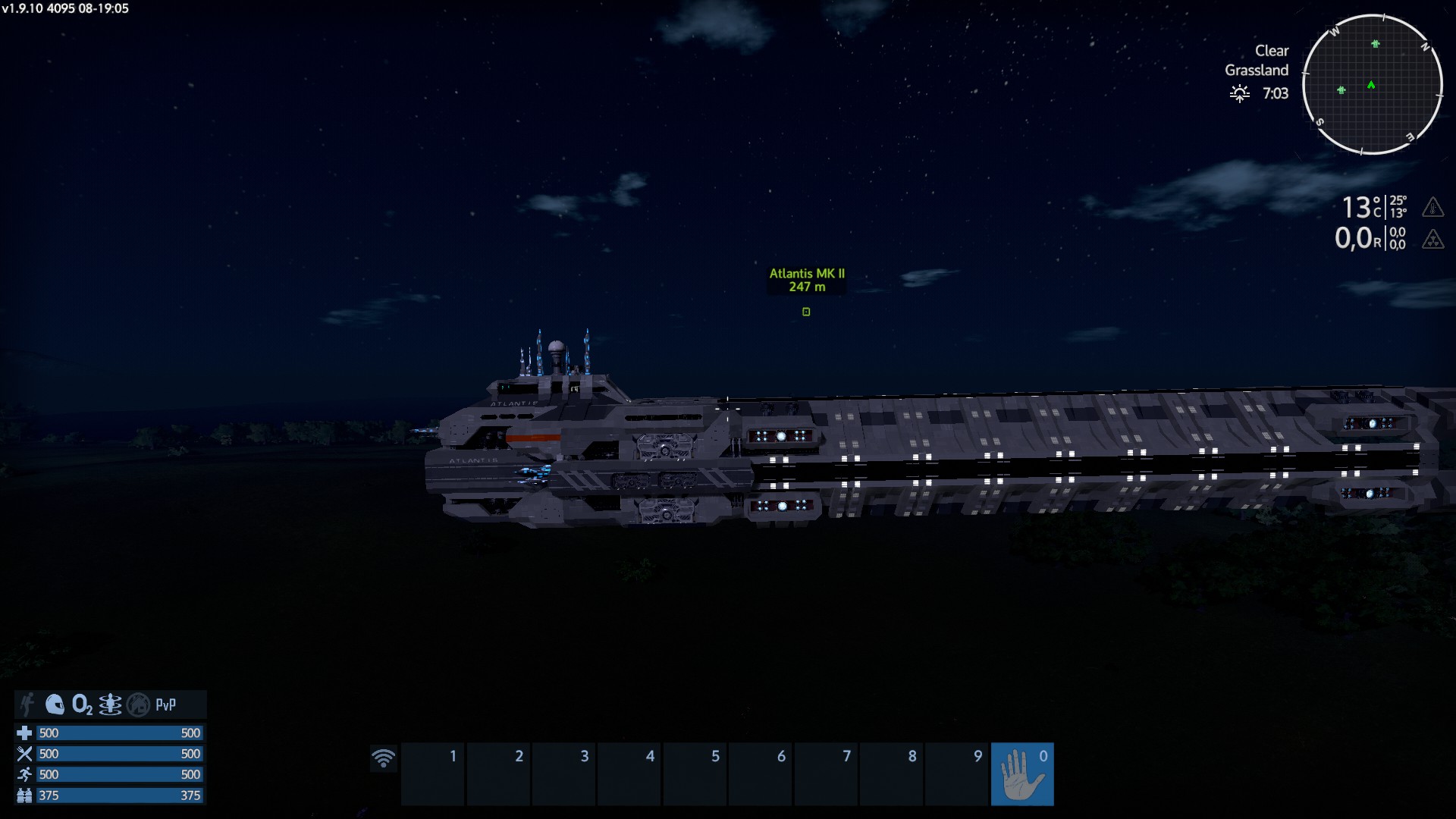Select the Atlantis MK II waypoint marker

(x=806, y=312)
